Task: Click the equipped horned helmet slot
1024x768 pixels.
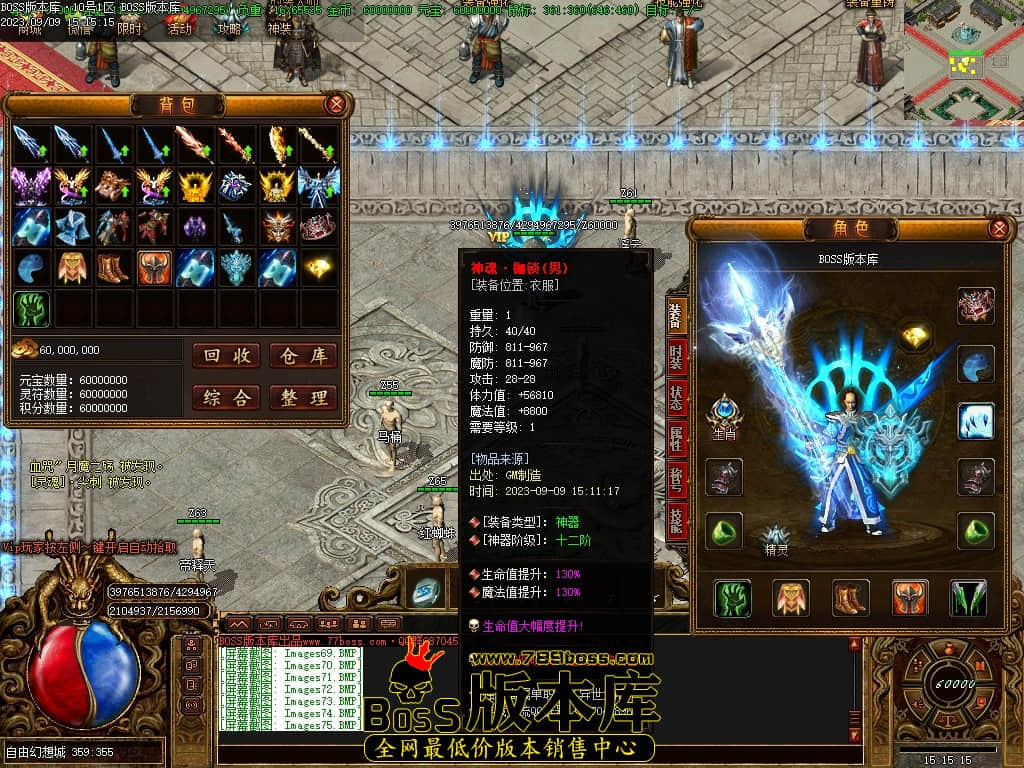Action: coord(910,597)
